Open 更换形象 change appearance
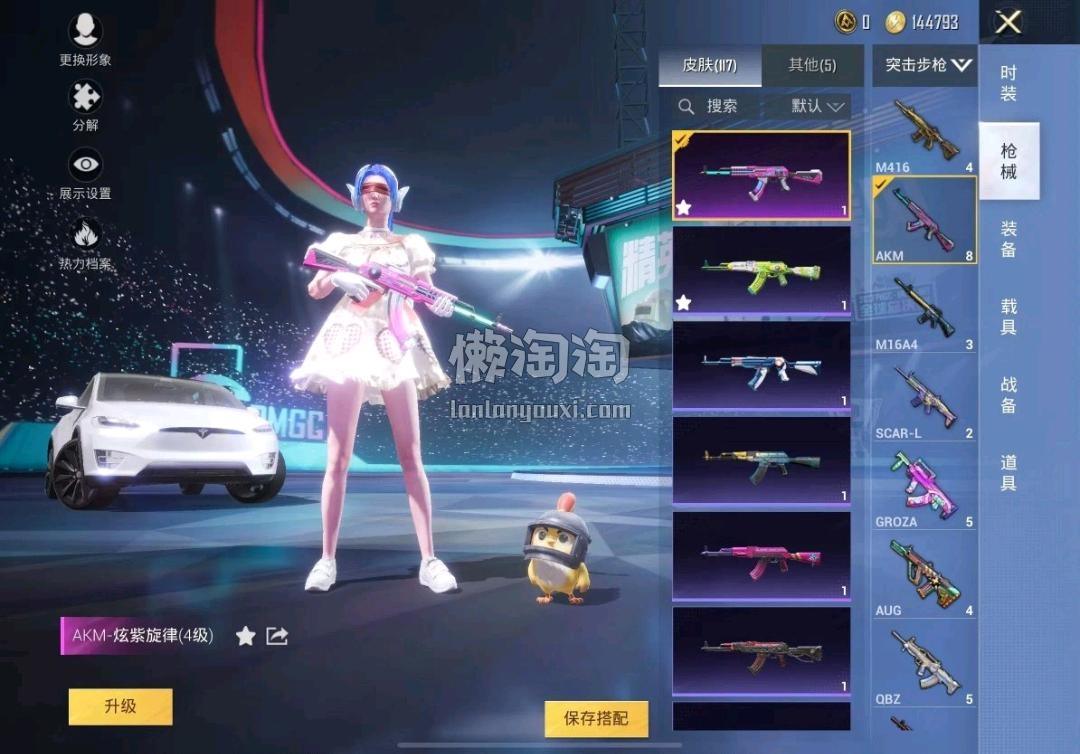 tap(85, 40)
